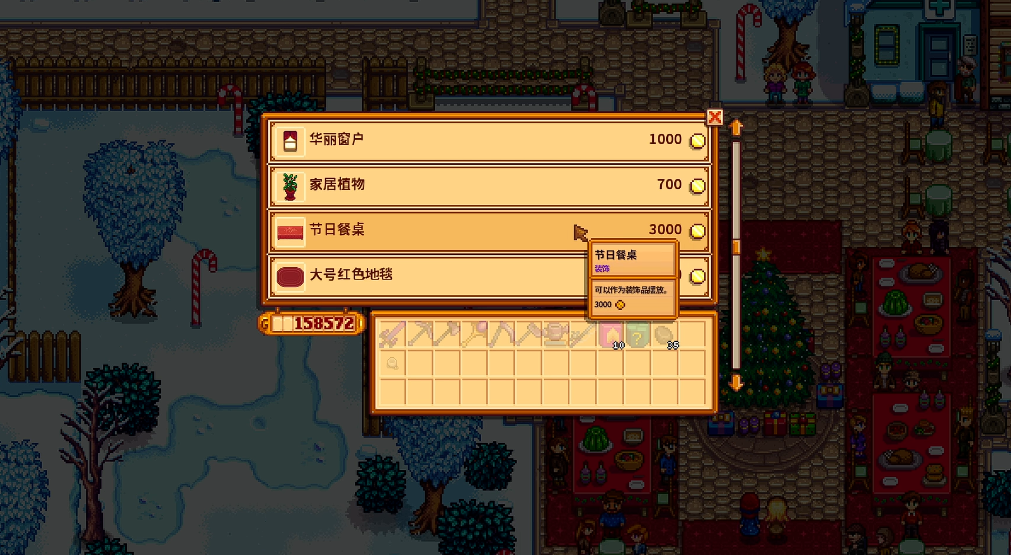Close the shop menu

point(714,117)
